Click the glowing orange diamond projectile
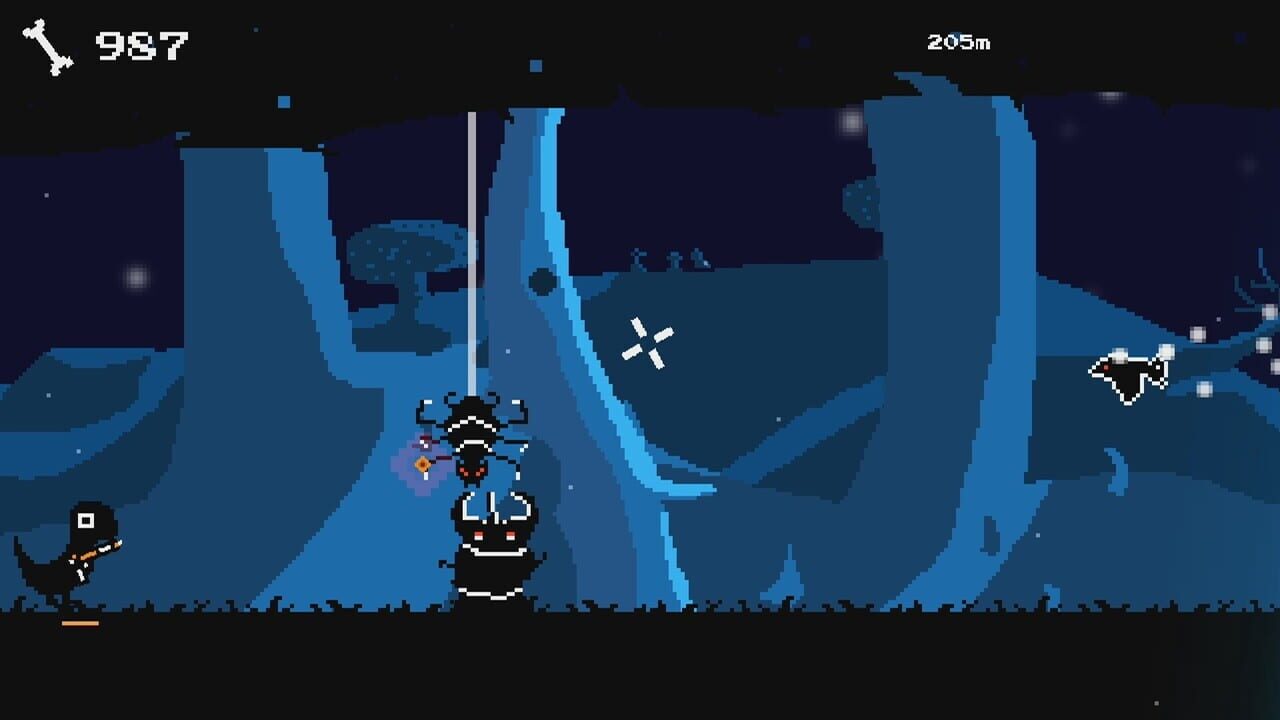1280x720 pixels. pos(422,463)
